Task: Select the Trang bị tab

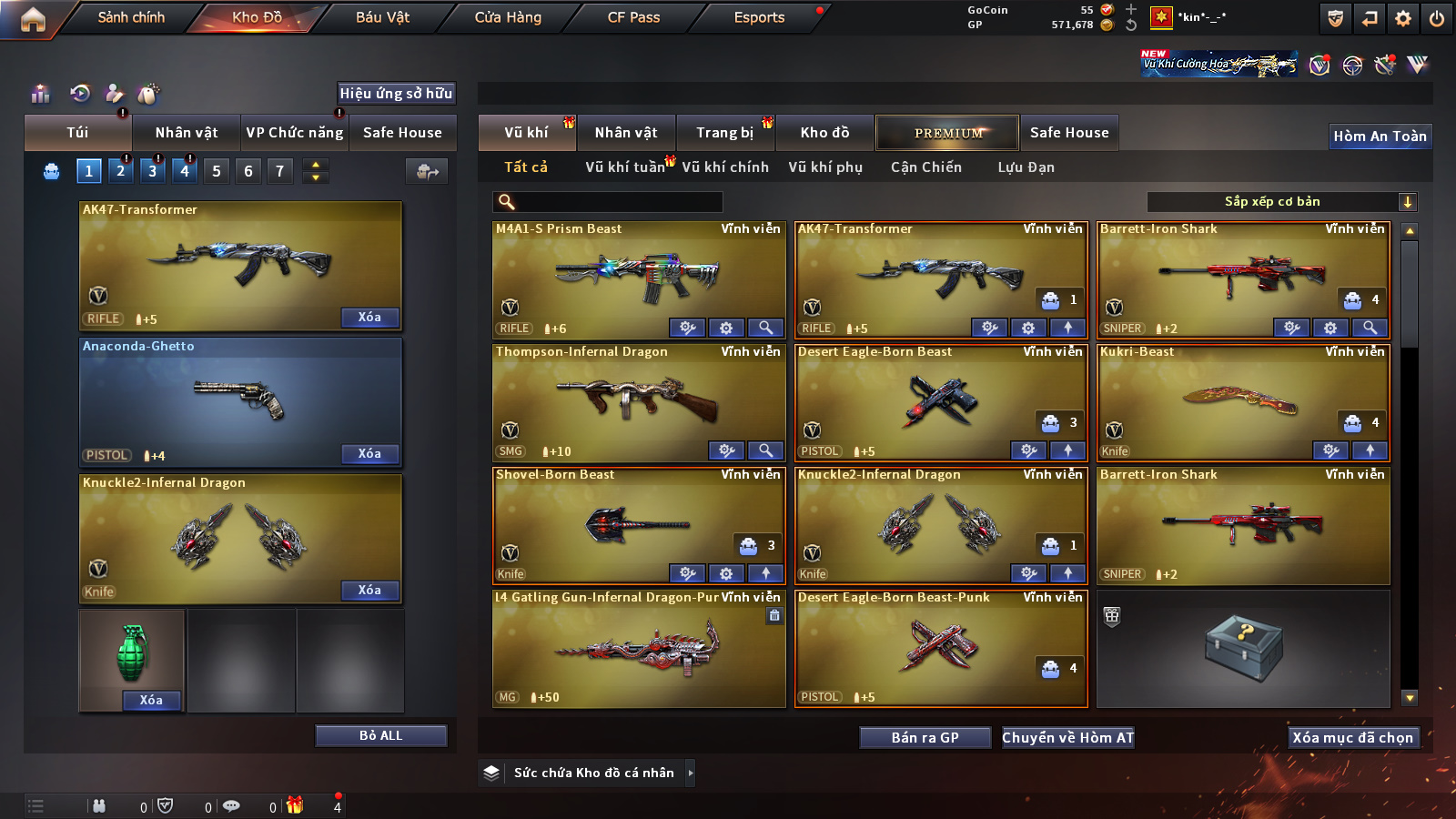Action: pyautogui.click(x=724, y=133)
